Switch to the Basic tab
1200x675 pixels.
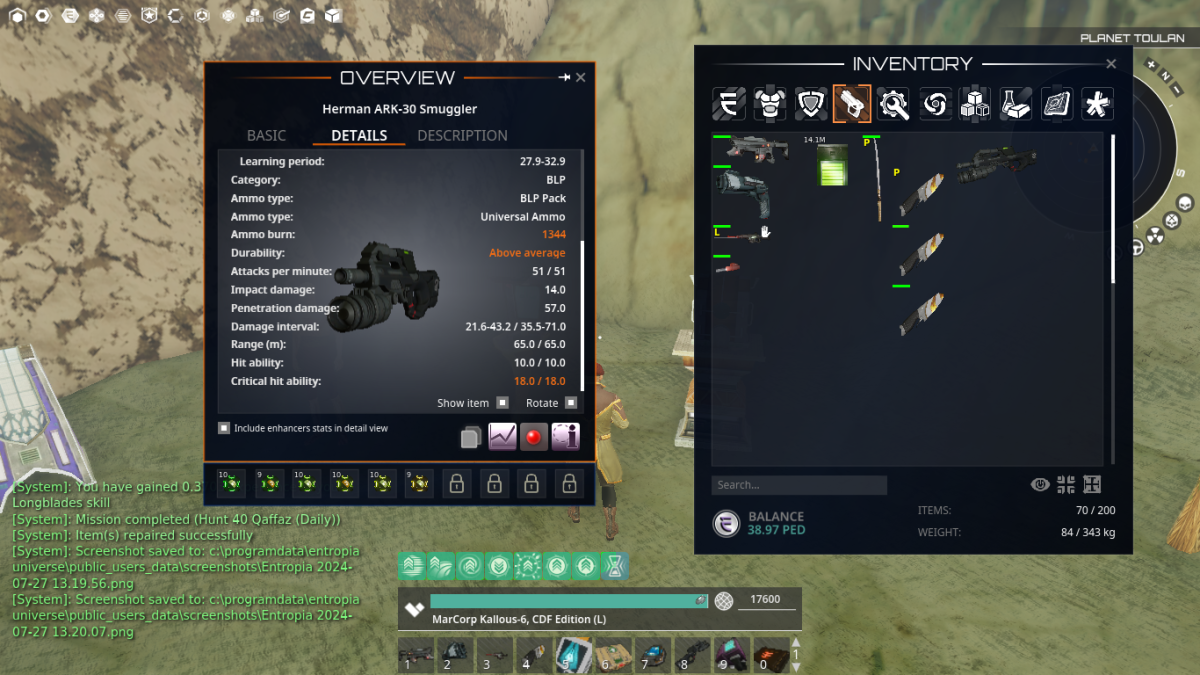266,135
